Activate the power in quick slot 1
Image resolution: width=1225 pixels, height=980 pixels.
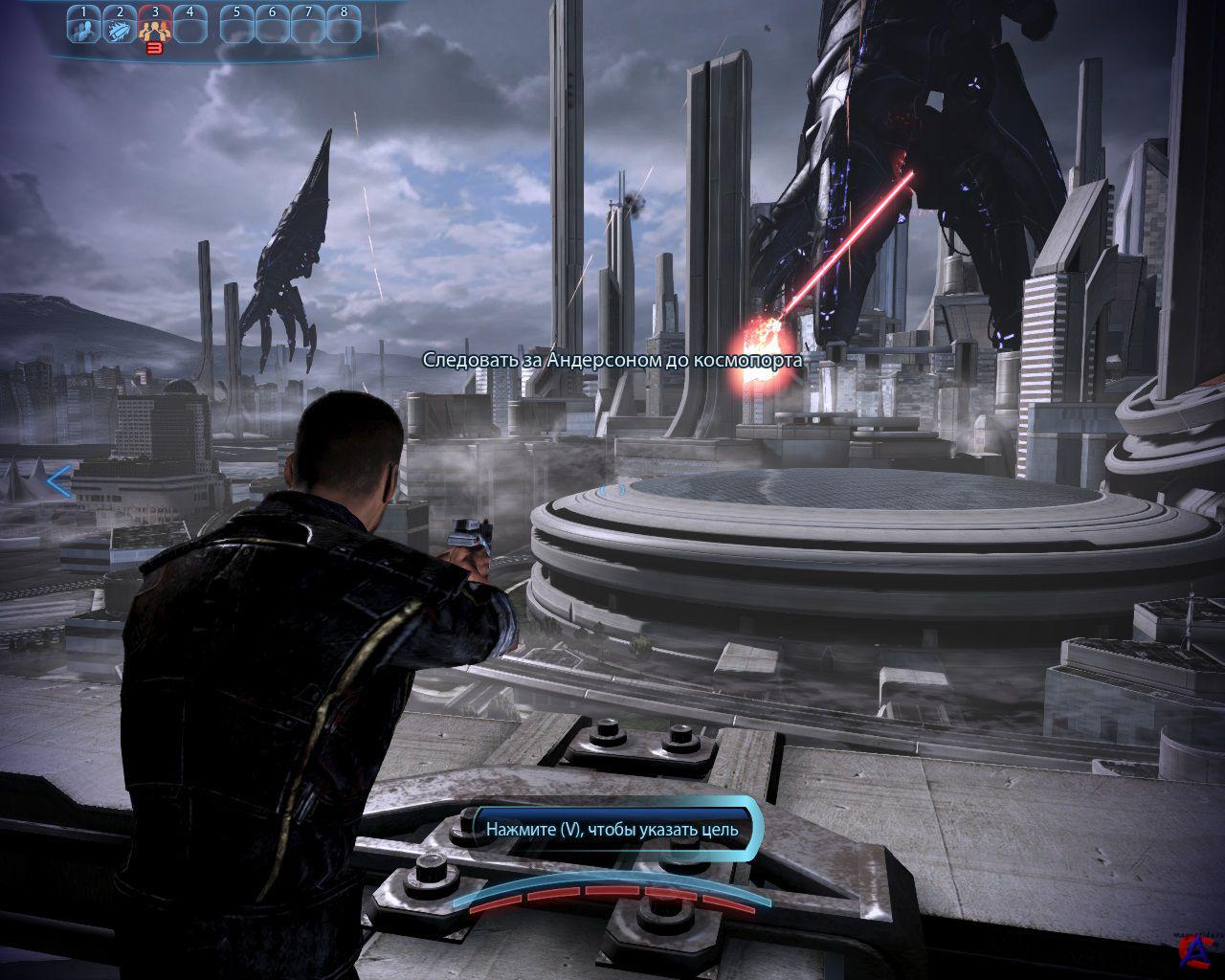point(84,26)
